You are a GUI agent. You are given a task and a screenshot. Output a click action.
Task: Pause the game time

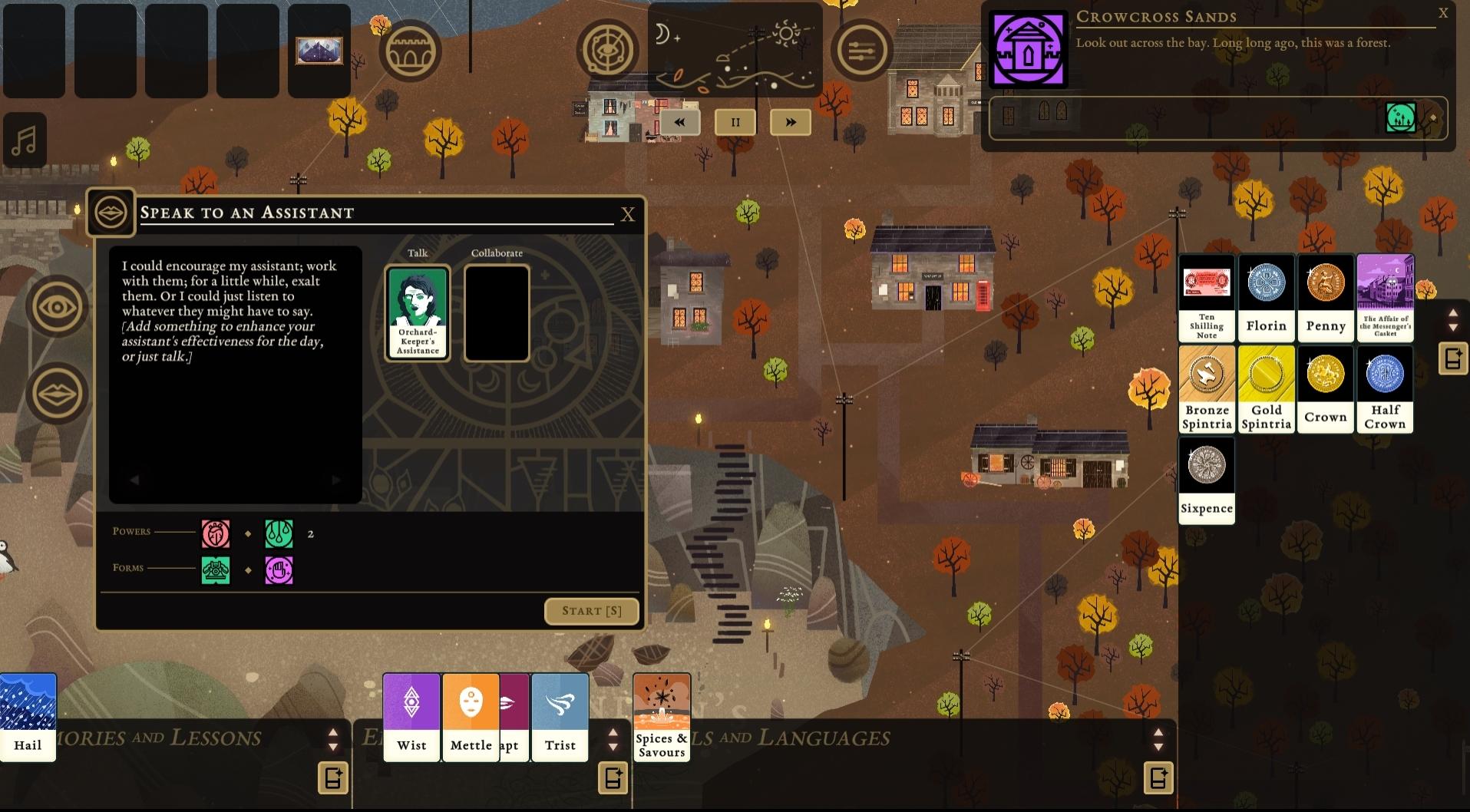[x=735, y=121]
